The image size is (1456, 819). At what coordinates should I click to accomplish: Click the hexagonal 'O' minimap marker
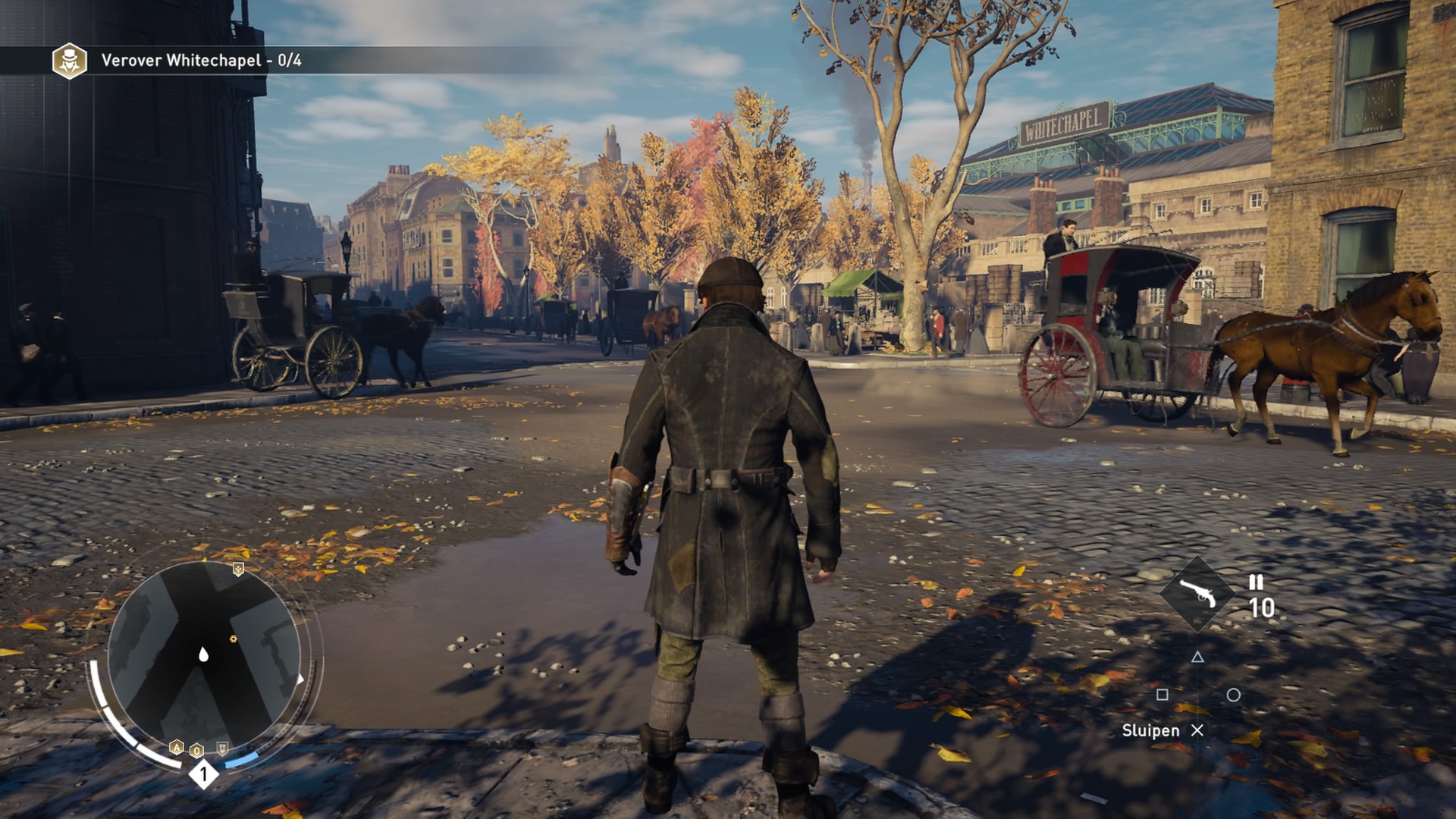coord(197,751)
